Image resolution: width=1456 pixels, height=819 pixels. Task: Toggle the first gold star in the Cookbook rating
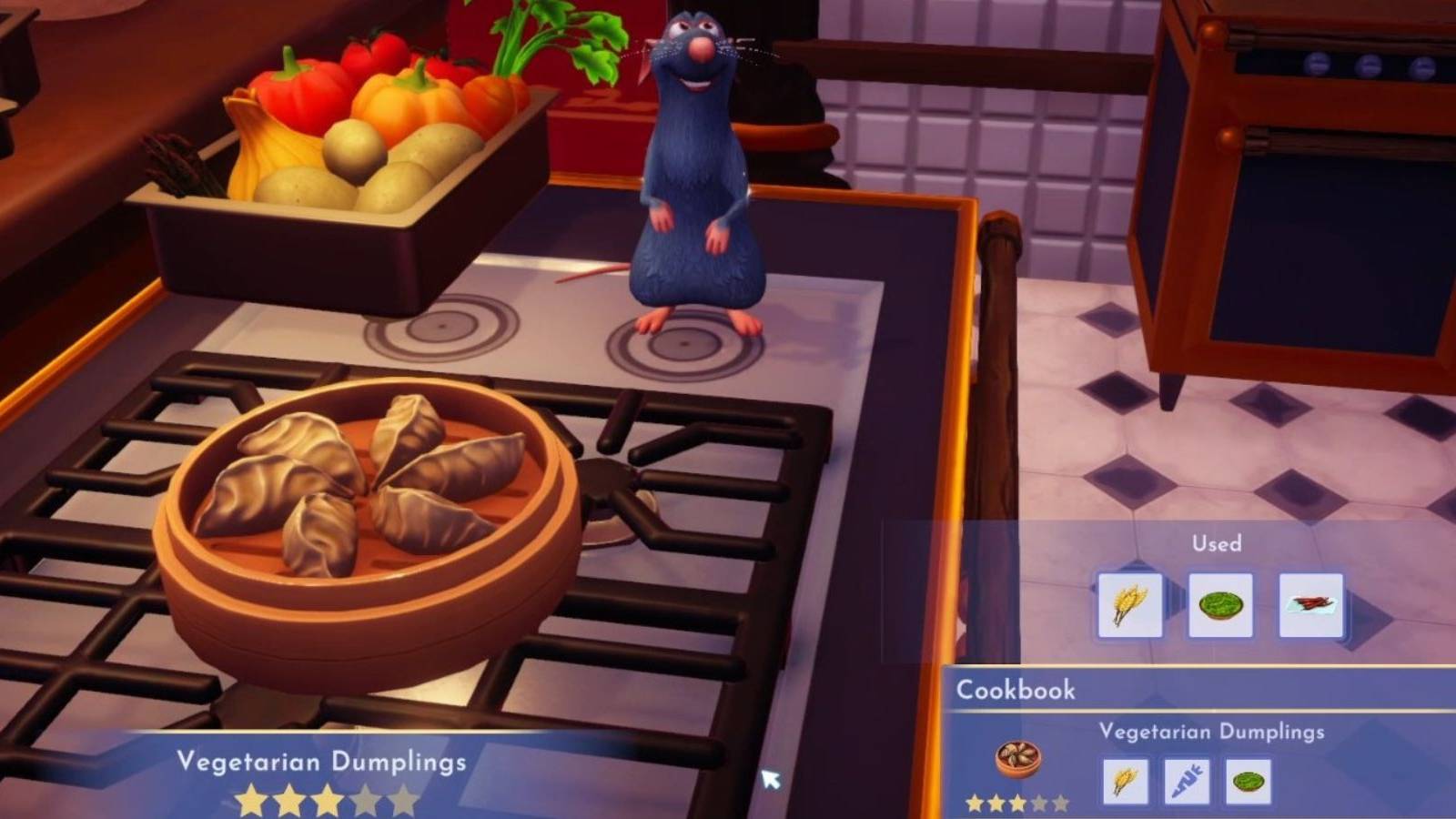click(974, 804)
